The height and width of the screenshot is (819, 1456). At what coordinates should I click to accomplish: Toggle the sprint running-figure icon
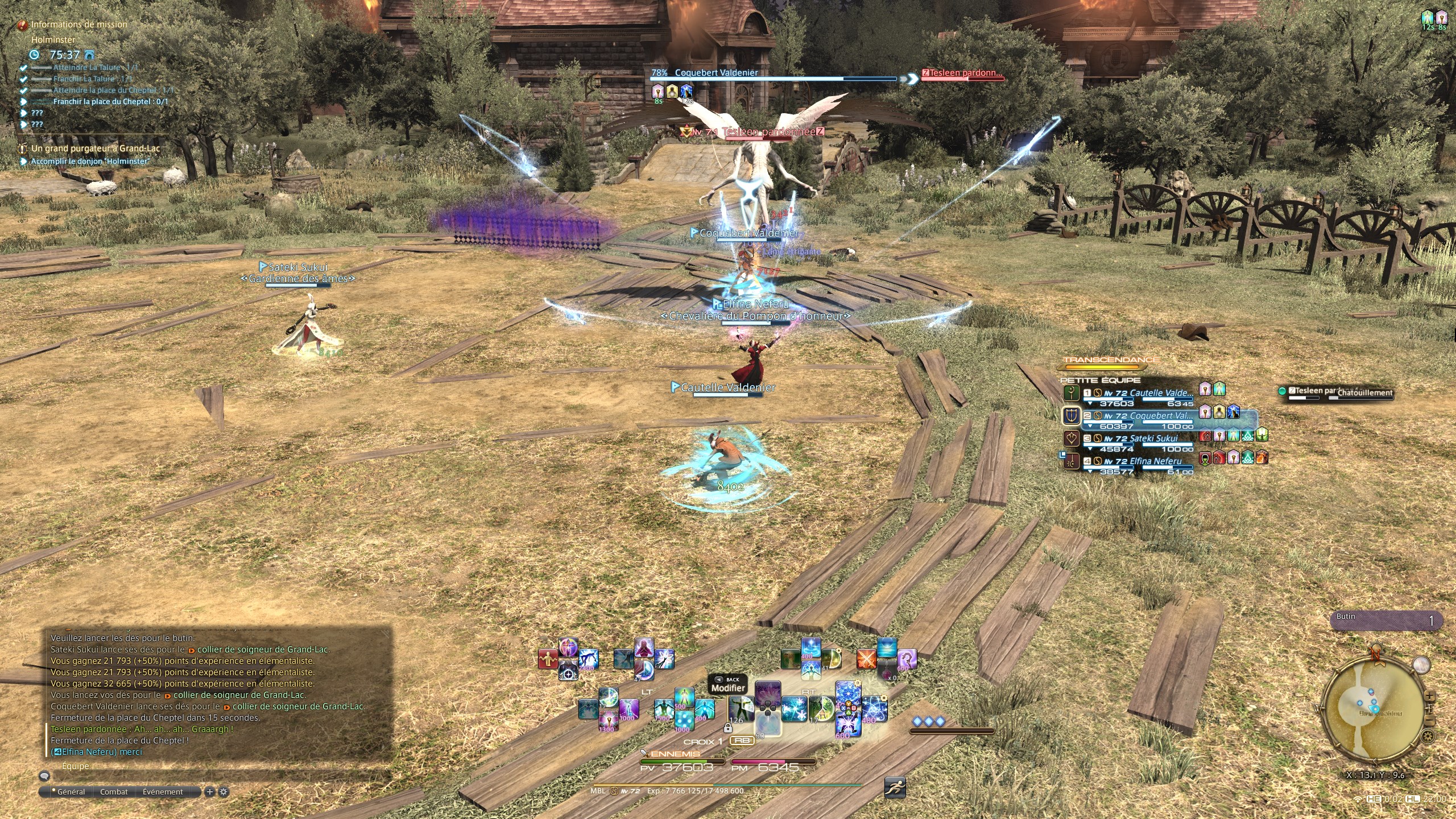point(895,788)
